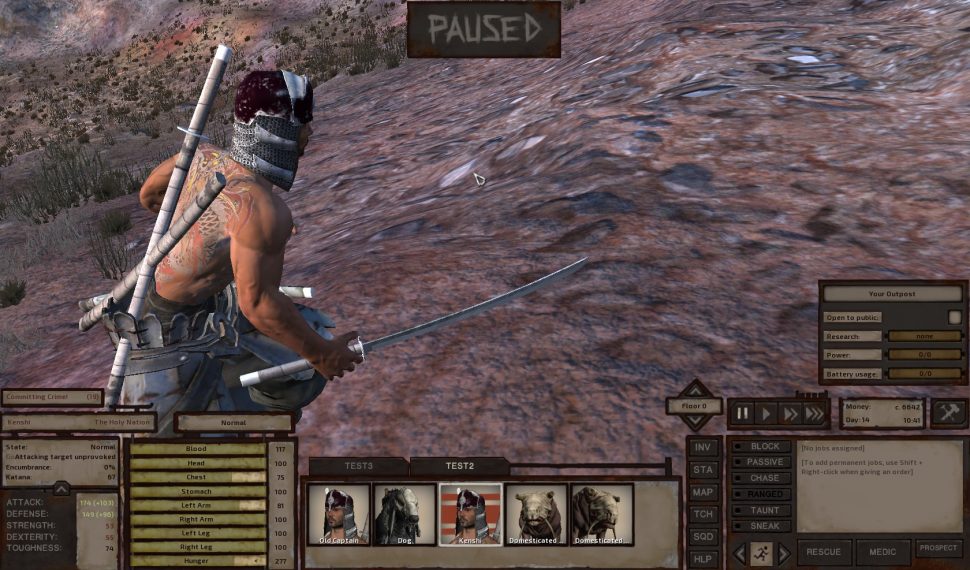This screenshot has width=970, height=570.
Task: Toggle the BLOCK combat stance
Action: [x=763, y=446]
